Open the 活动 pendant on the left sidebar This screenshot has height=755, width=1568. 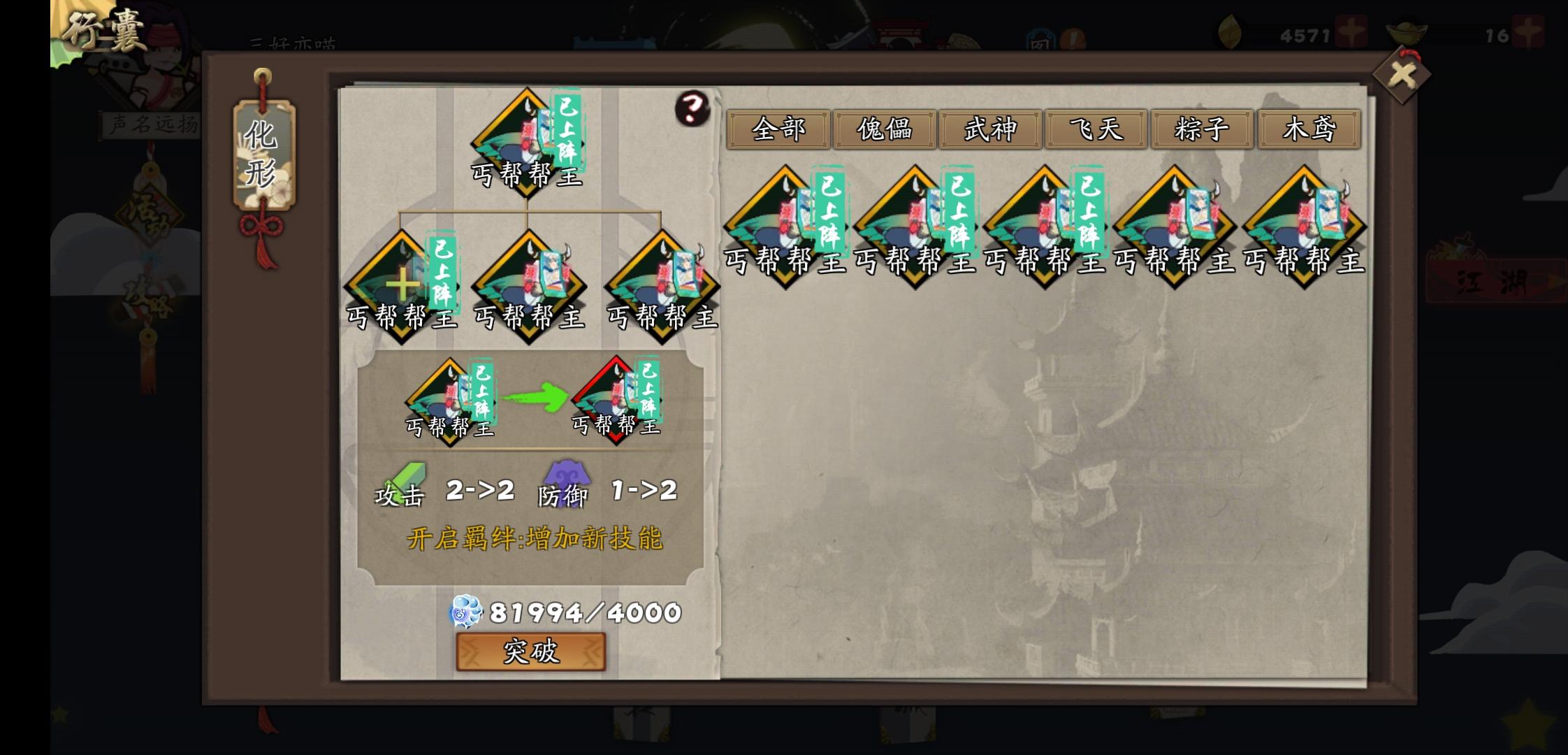[x=150, y=213]
